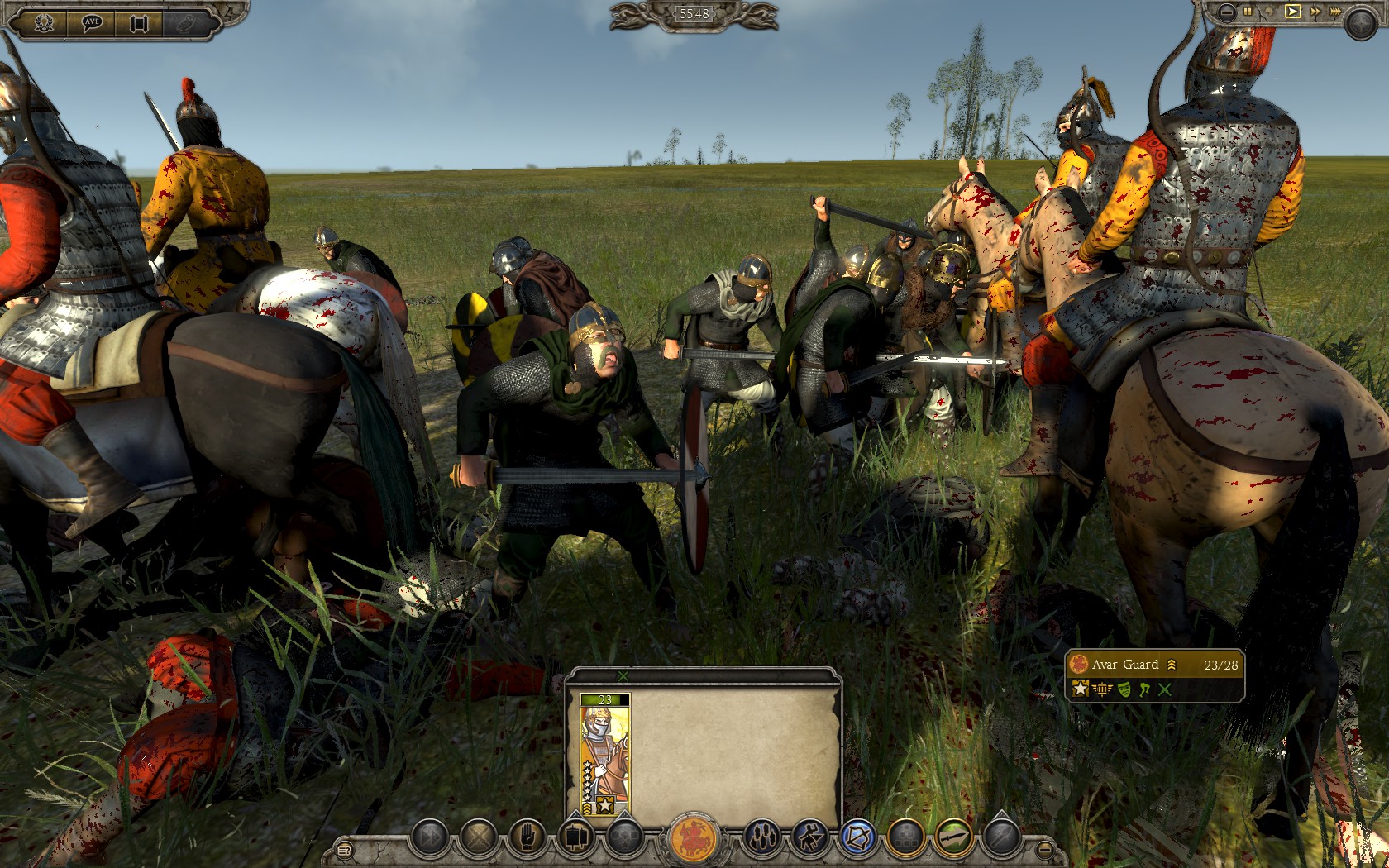Set battle speed to double fast-forward
The width and height of the screenshot is (1389, 868).
(x=1314, y=12)
